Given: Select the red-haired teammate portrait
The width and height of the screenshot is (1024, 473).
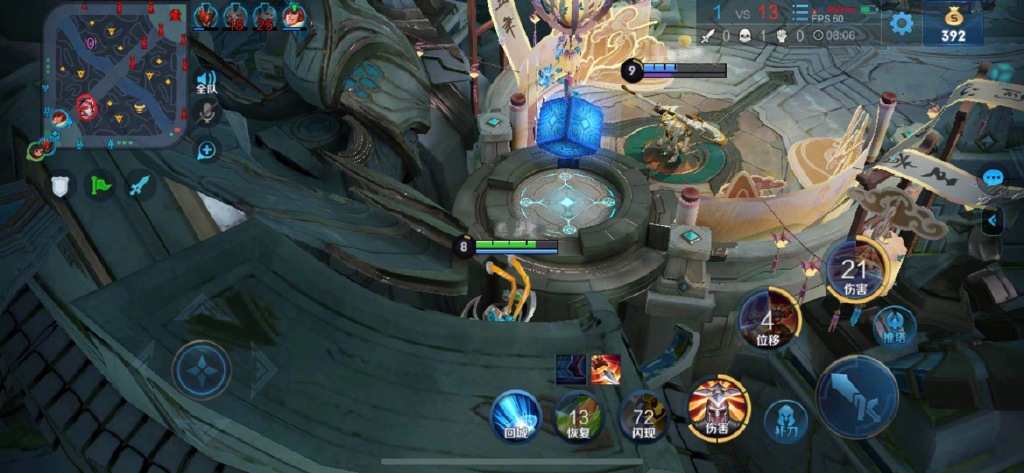Looking at the screenshot, I should click(x=294, y=15).
